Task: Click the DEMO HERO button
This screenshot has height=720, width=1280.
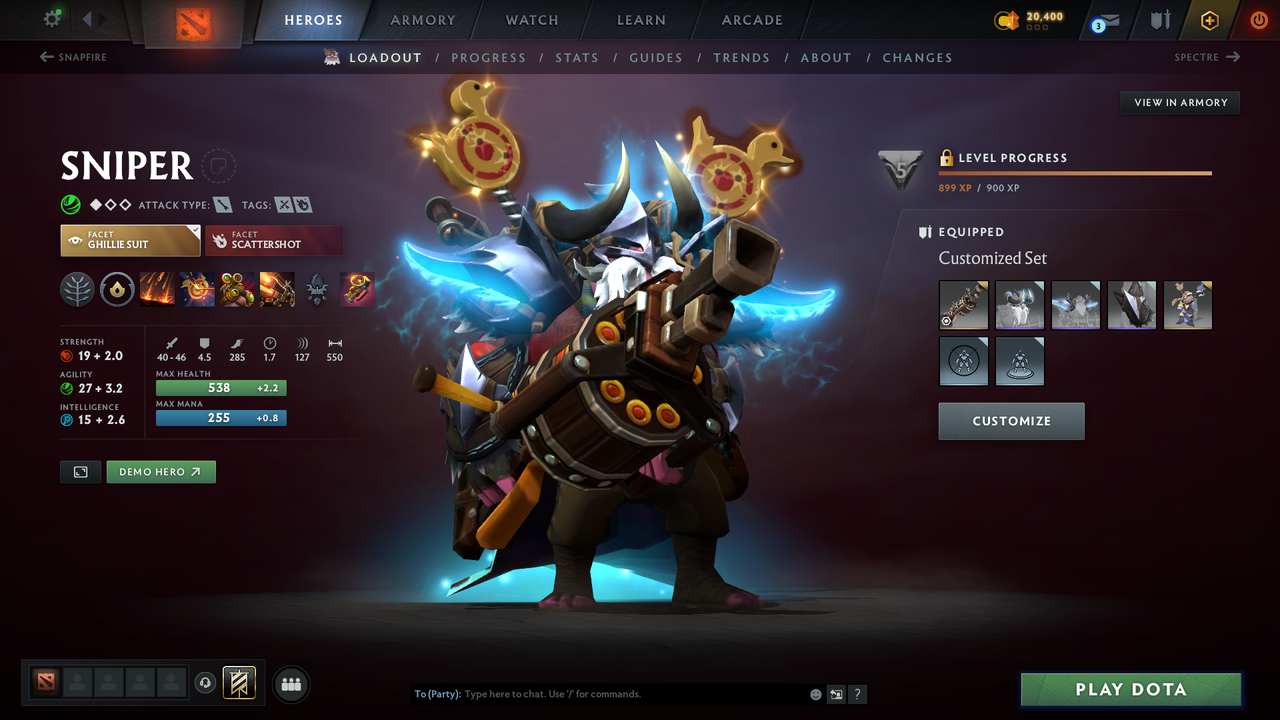Action: pos(160,471)
